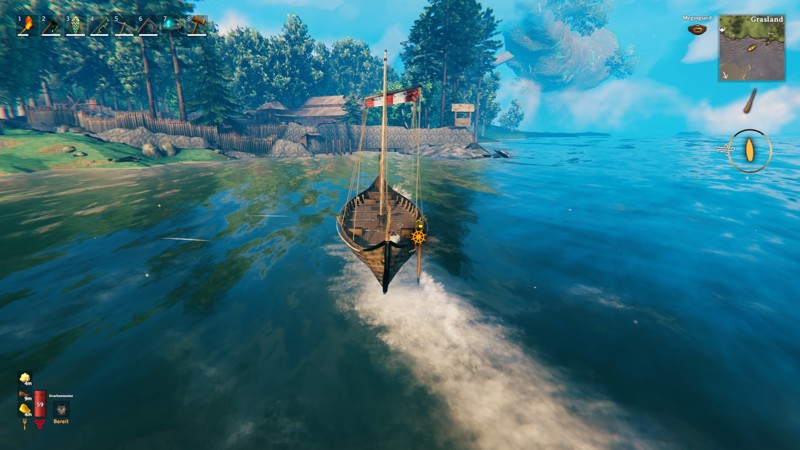This screenshot has height=450, width=800.
Task: Select the torch in hotbar slot 1
Action: [26, 24]
